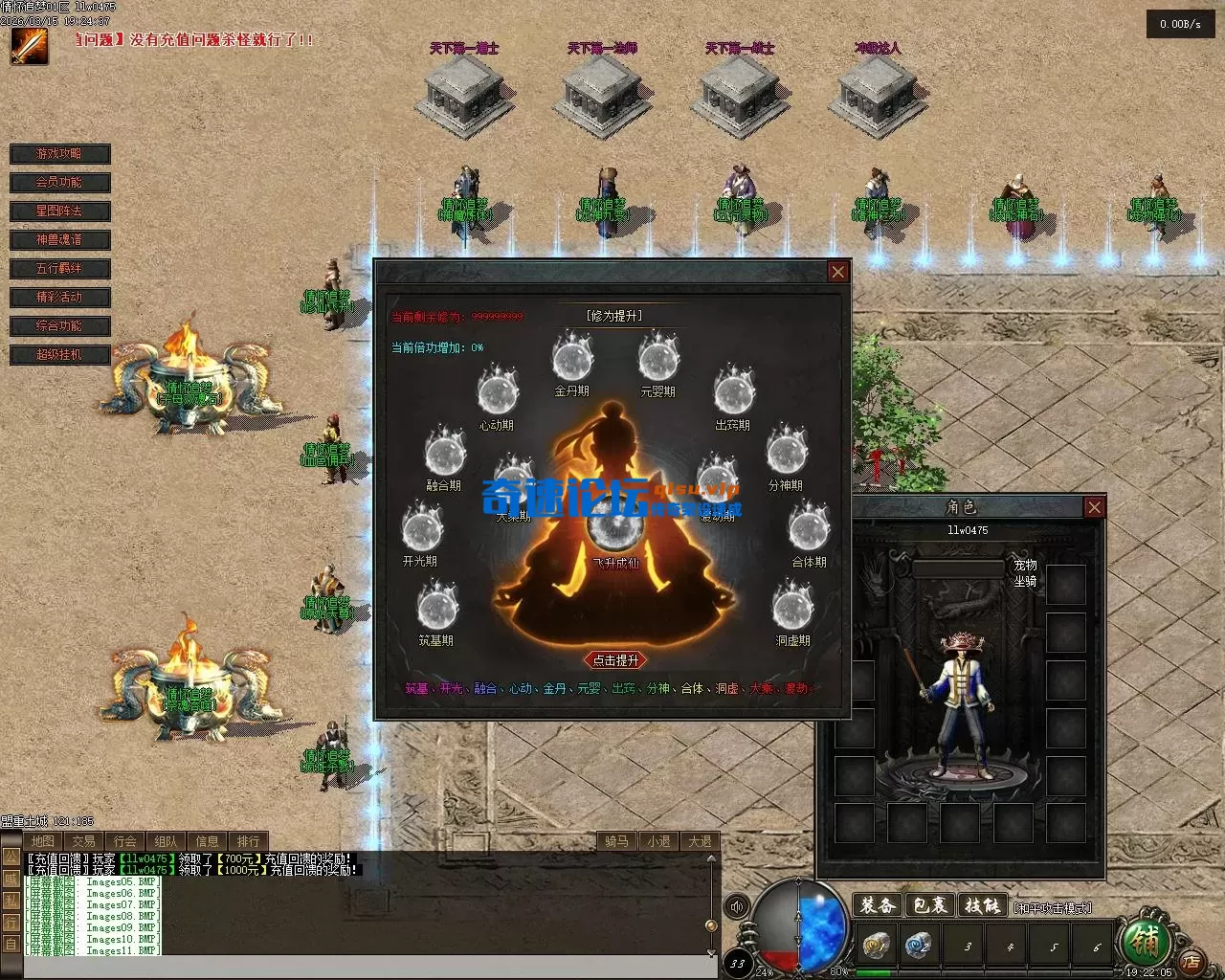Open the 包裹 bag inventory

pos(929,905)
